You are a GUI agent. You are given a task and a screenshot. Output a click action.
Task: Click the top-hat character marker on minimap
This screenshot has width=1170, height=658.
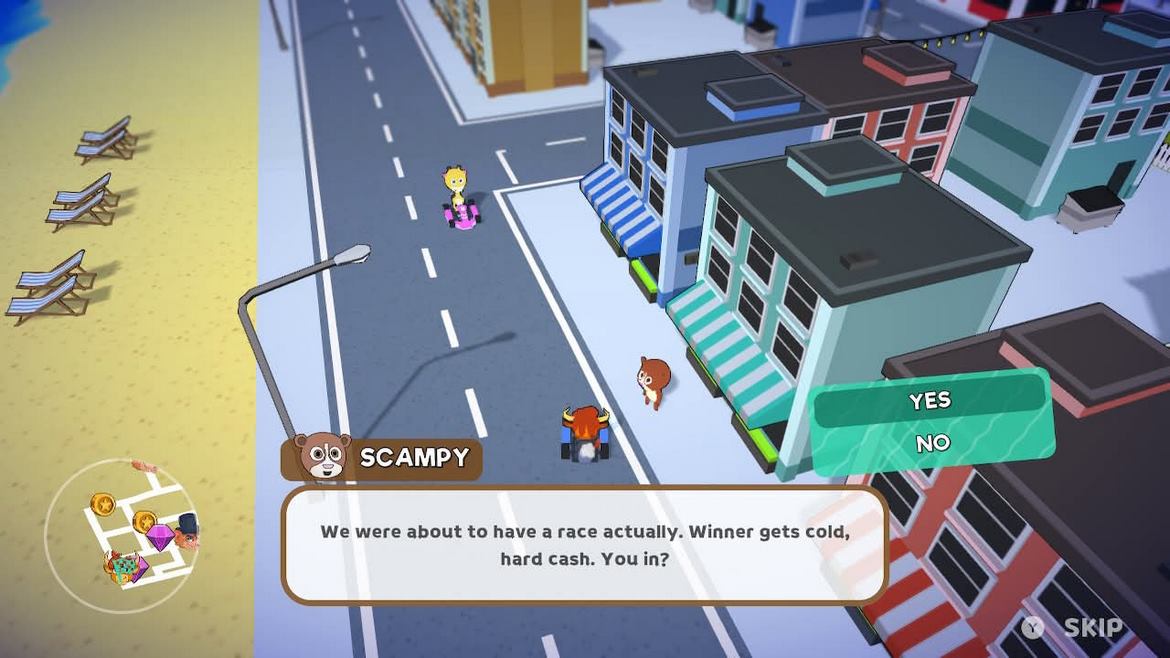point(187,531)
